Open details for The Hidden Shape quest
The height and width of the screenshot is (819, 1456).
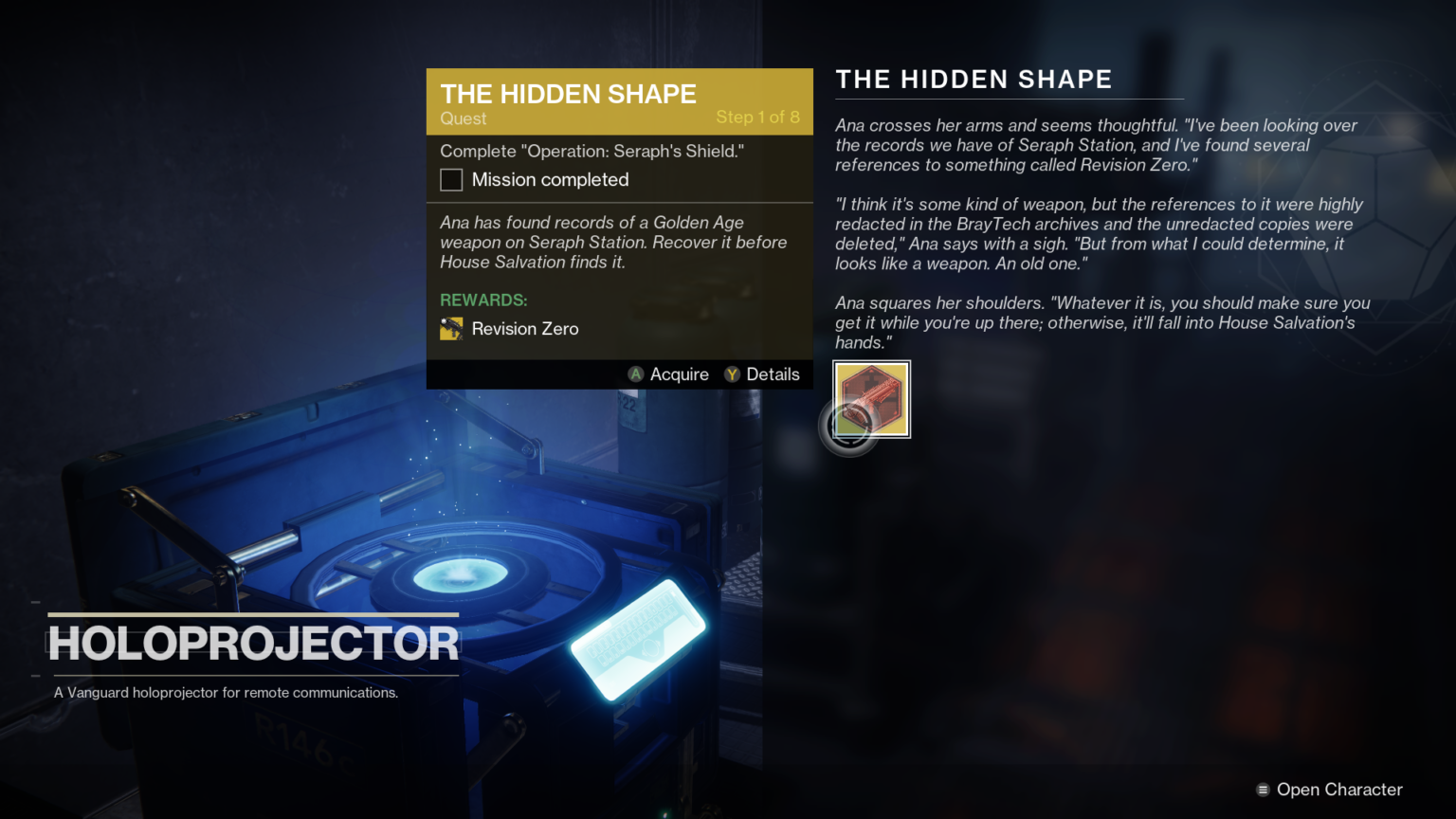click(763, 373)
